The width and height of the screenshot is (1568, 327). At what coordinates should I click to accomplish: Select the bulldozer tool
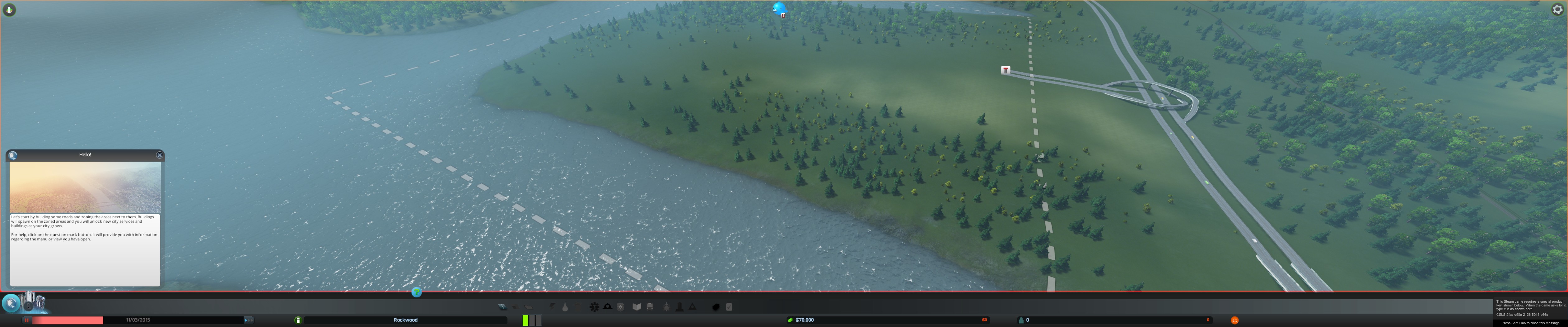(x=716, y=307)
